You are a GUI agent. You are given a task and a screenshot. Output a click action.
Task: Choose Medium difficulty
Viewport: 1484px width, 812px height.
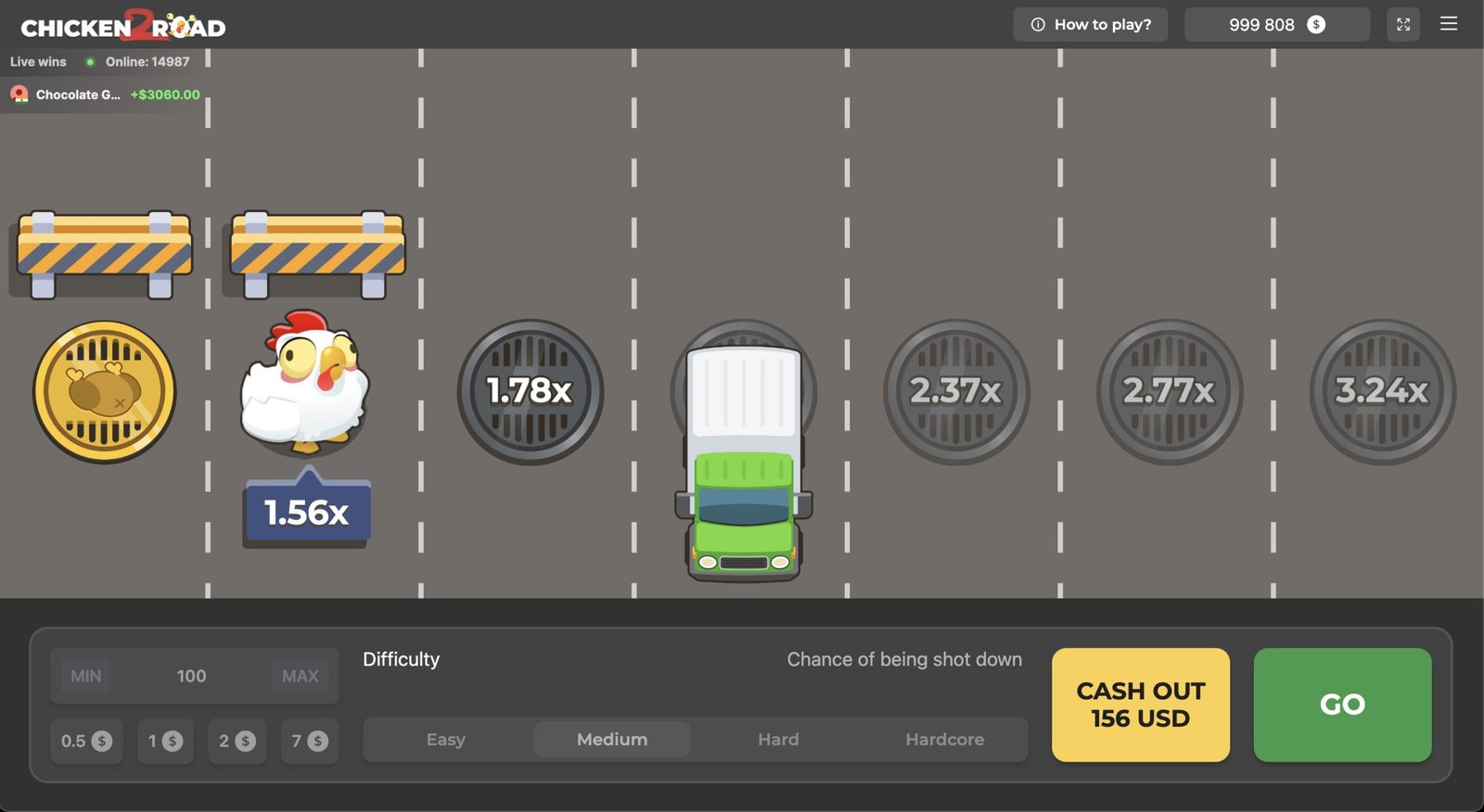612,740
